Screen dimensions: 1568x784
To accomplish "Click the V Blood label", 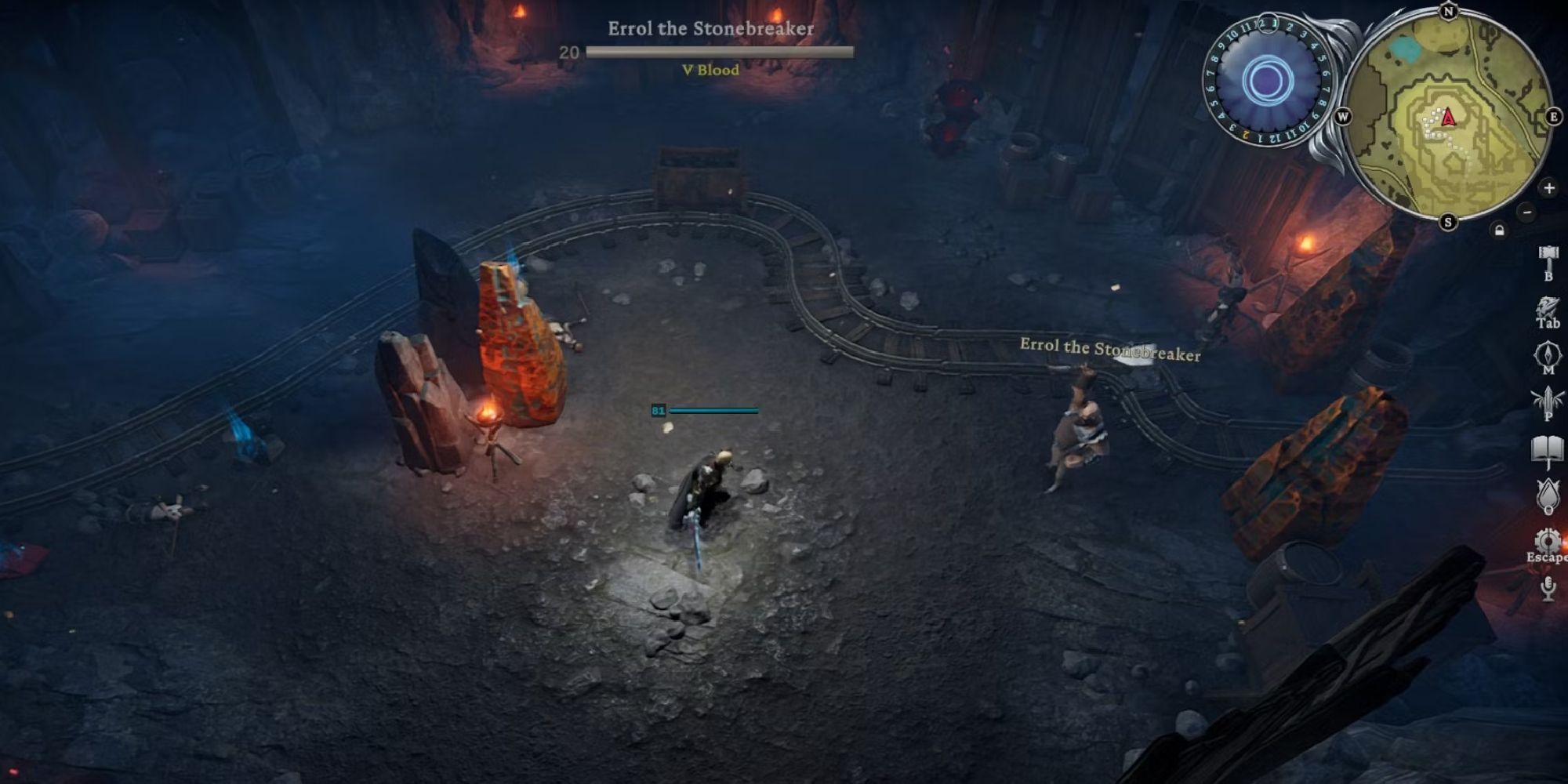I will tap(710, 69).
